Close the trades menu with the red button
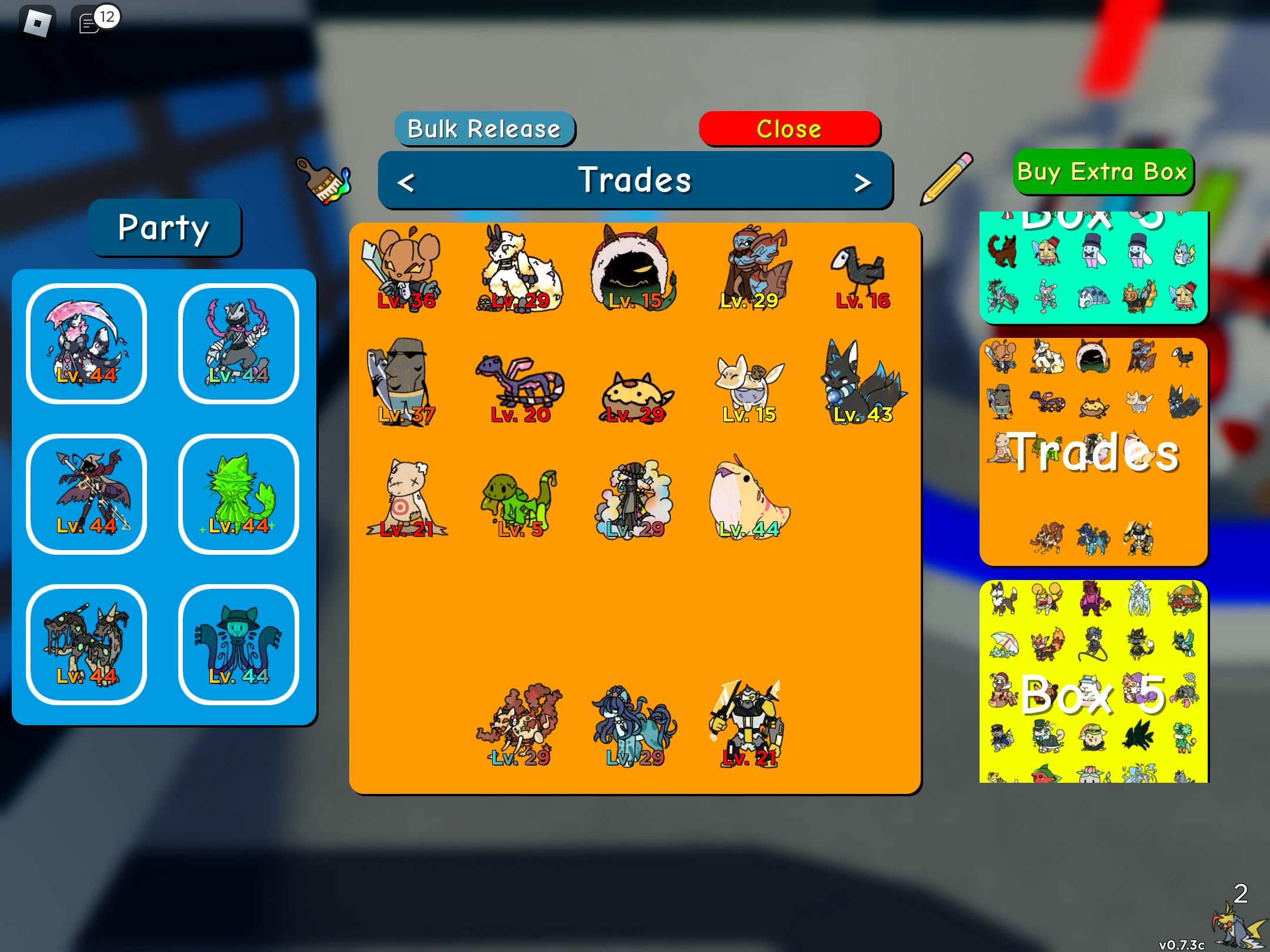 (789, 129)
